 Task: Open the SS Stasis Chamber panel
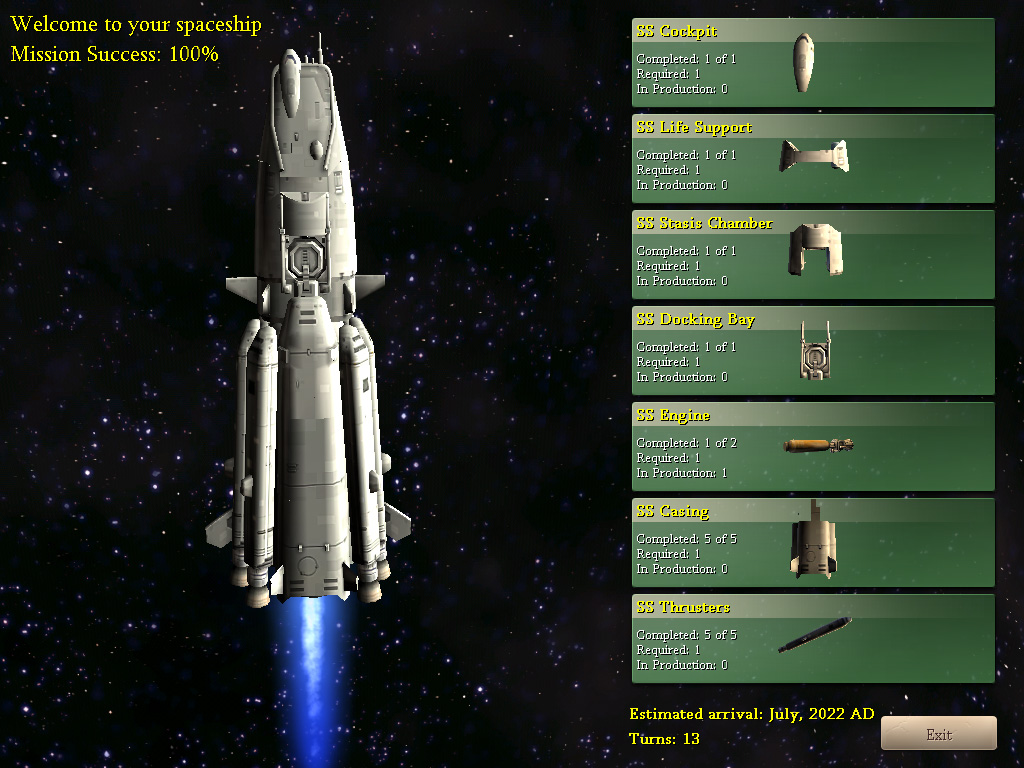tap(813, 254)
